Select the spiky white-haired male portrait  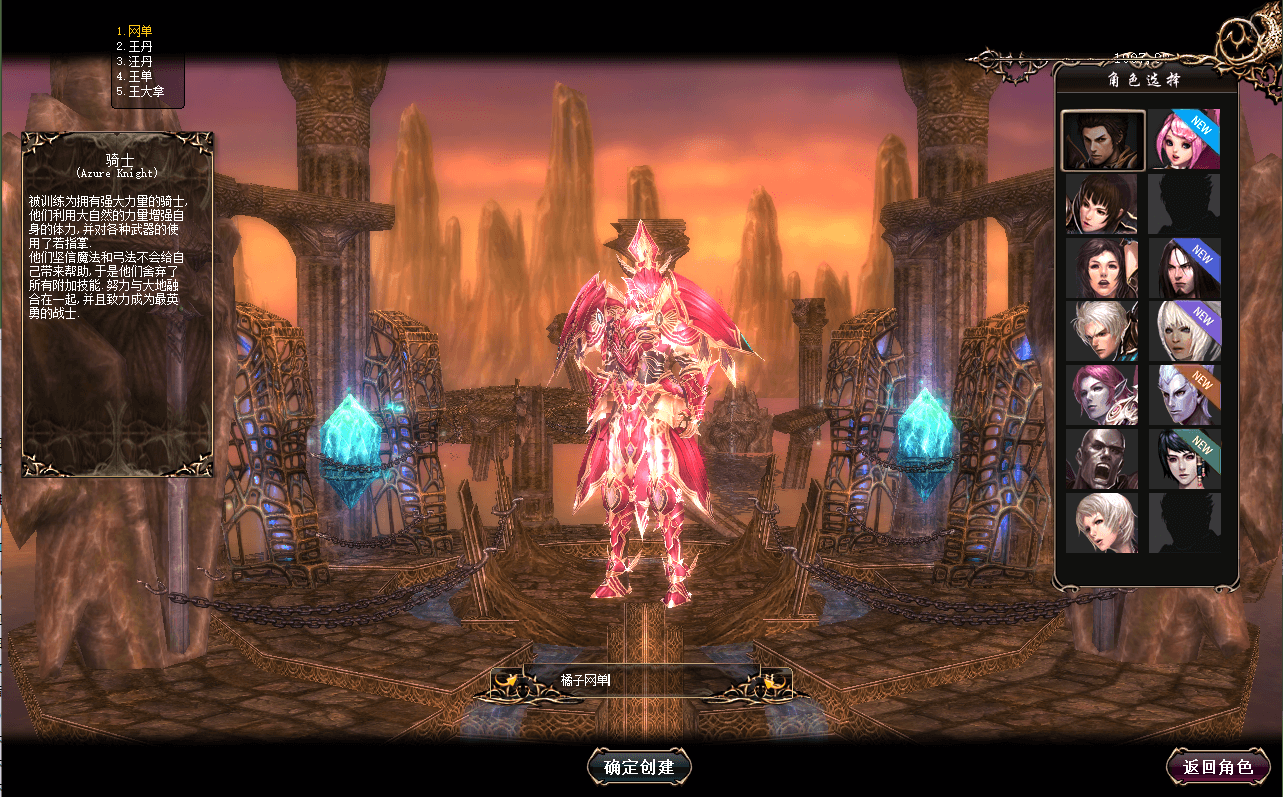[1102, 332]
